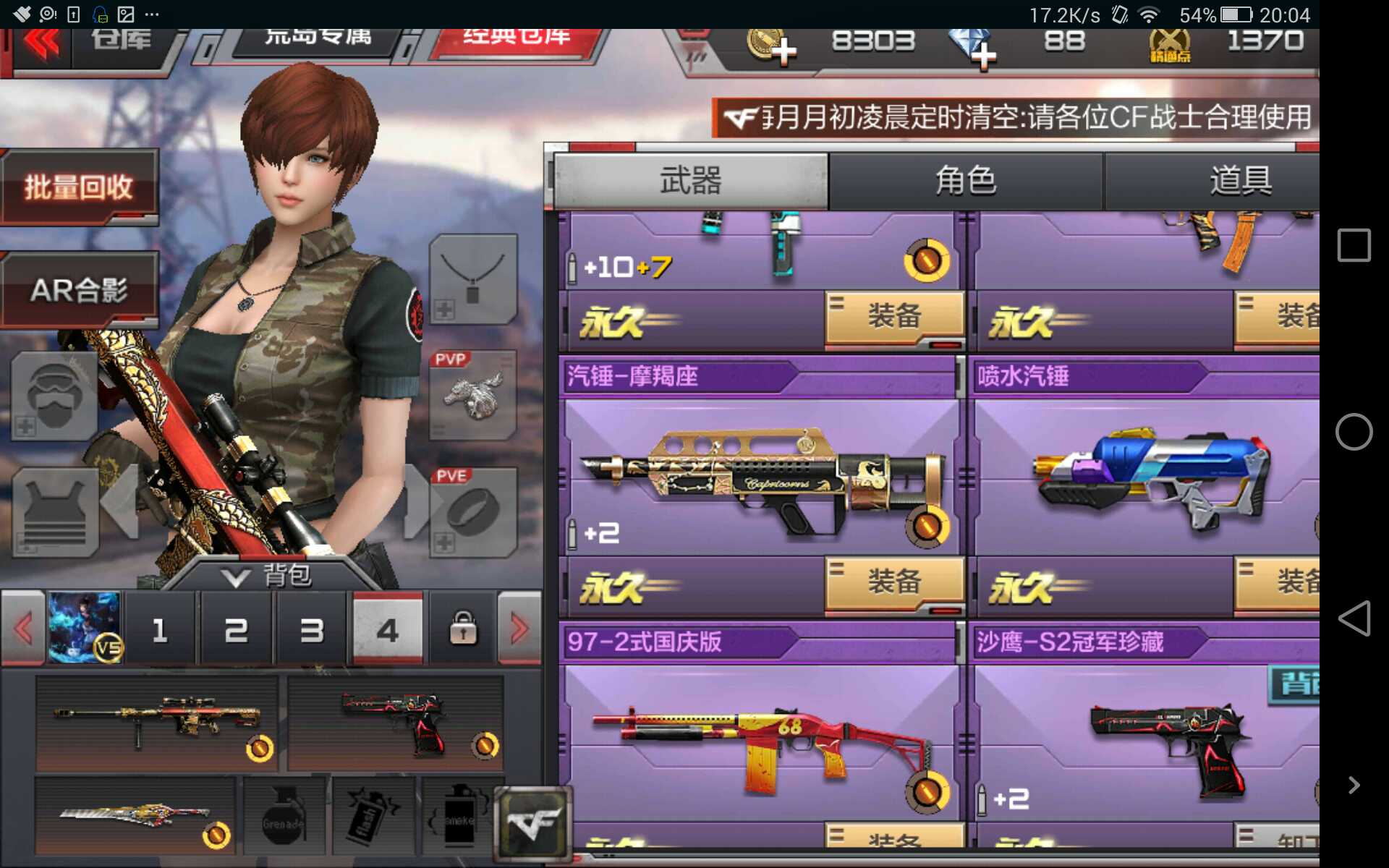Click the red left arrow beside the avatar
The image size is (1389, 868).
tap(22, 628)
